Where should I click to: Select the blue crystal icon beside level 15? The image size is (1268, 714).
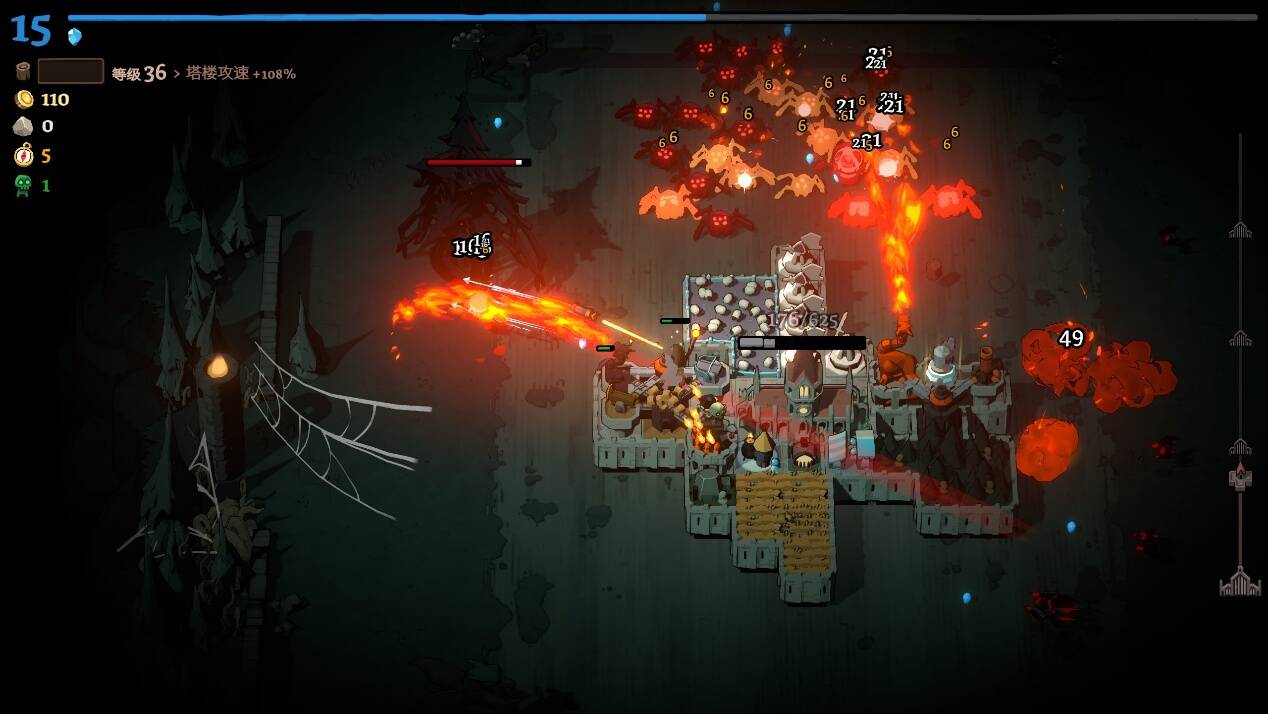[75, 37]
